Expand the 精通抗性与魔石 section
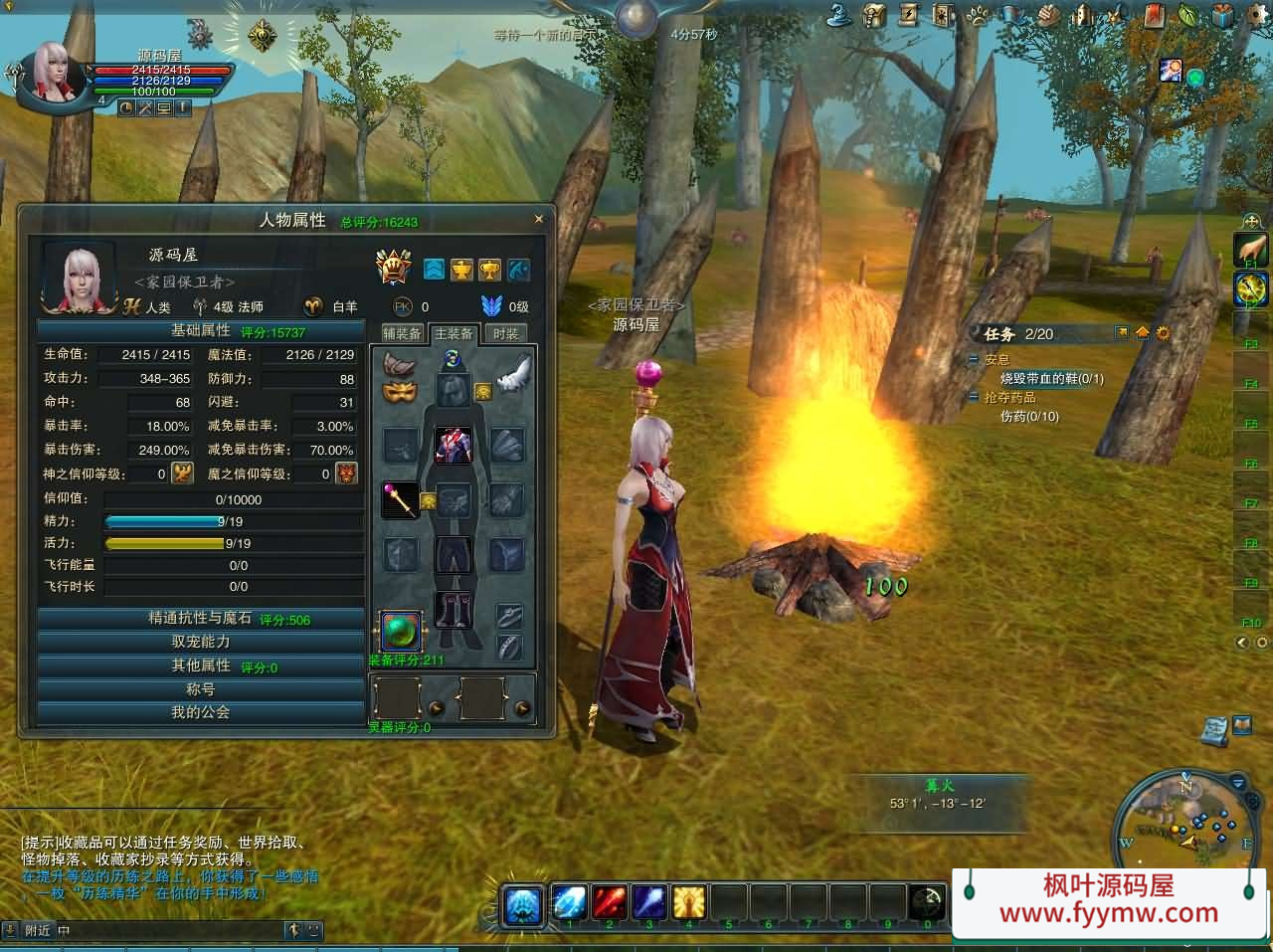The height and width of the screenshot is (952, 1273). (201, 619)
